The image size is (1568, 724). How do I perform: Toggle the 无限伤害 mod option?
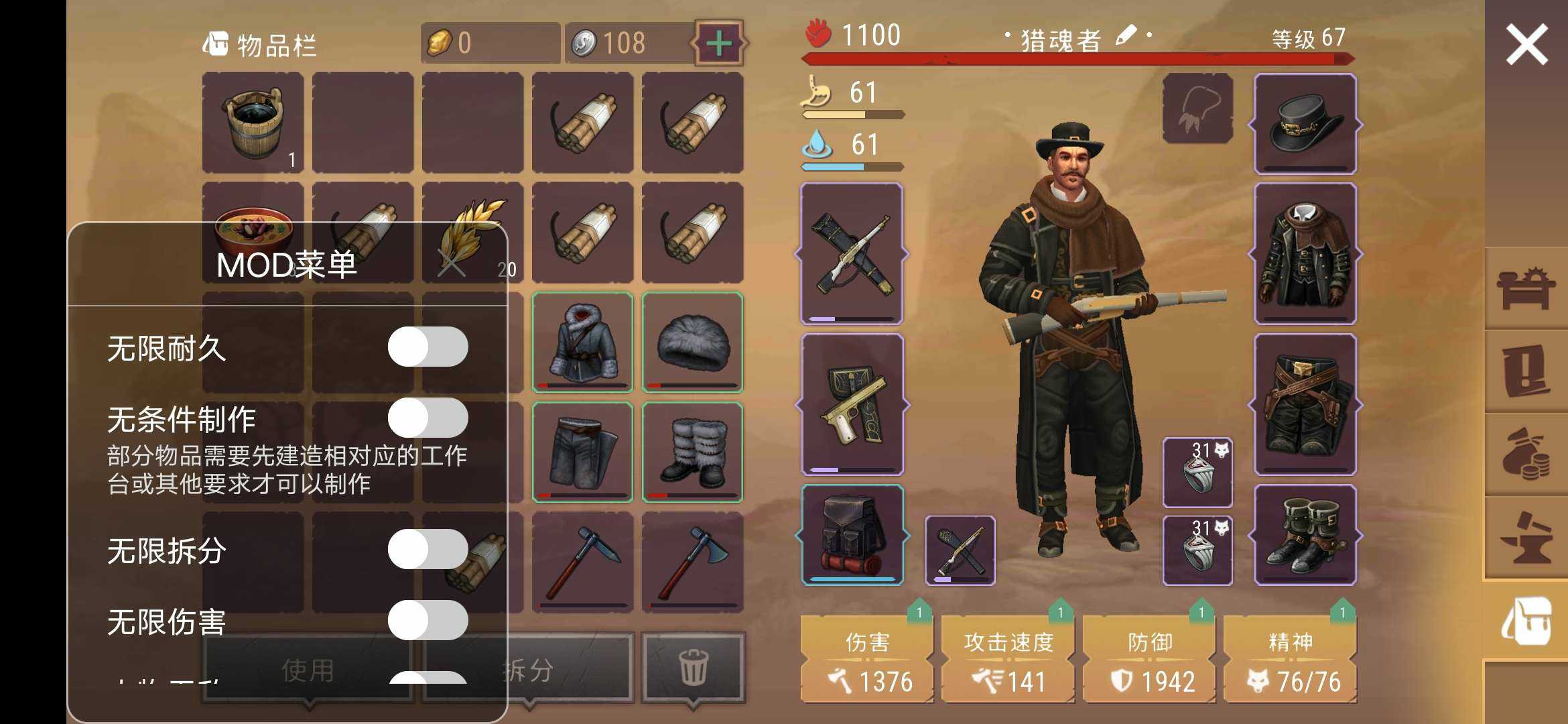(428, 620)
